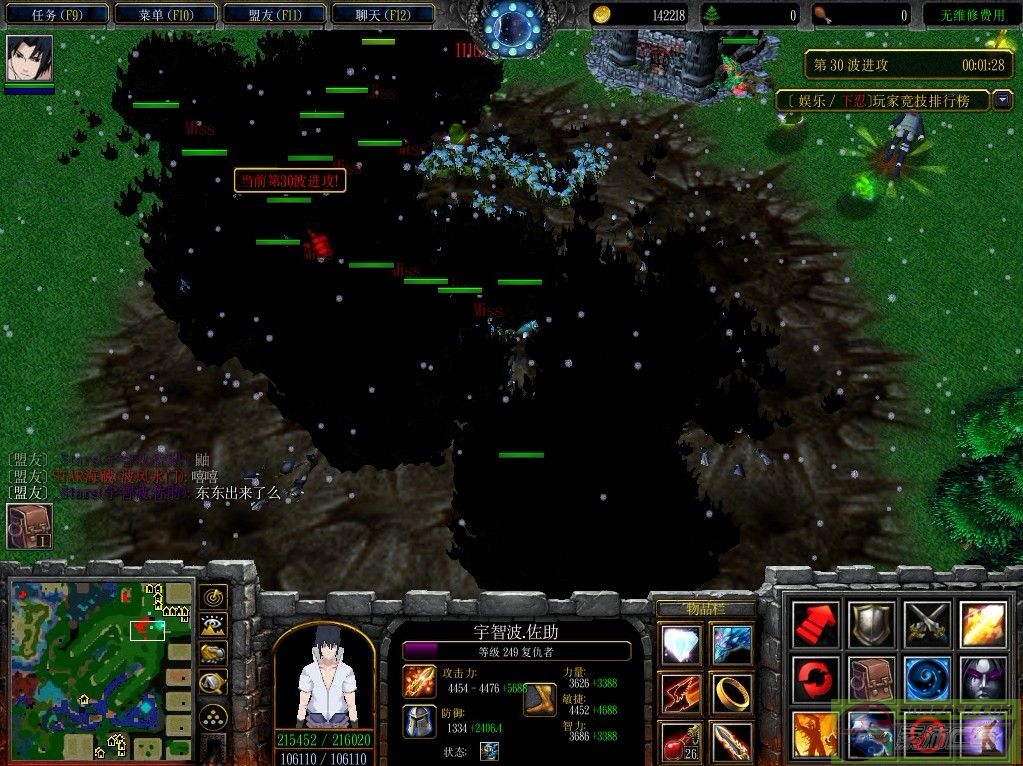Click the shield Hold Position command
The image size is (1023, 766).
pyautogui.click(x=870, y=625)
